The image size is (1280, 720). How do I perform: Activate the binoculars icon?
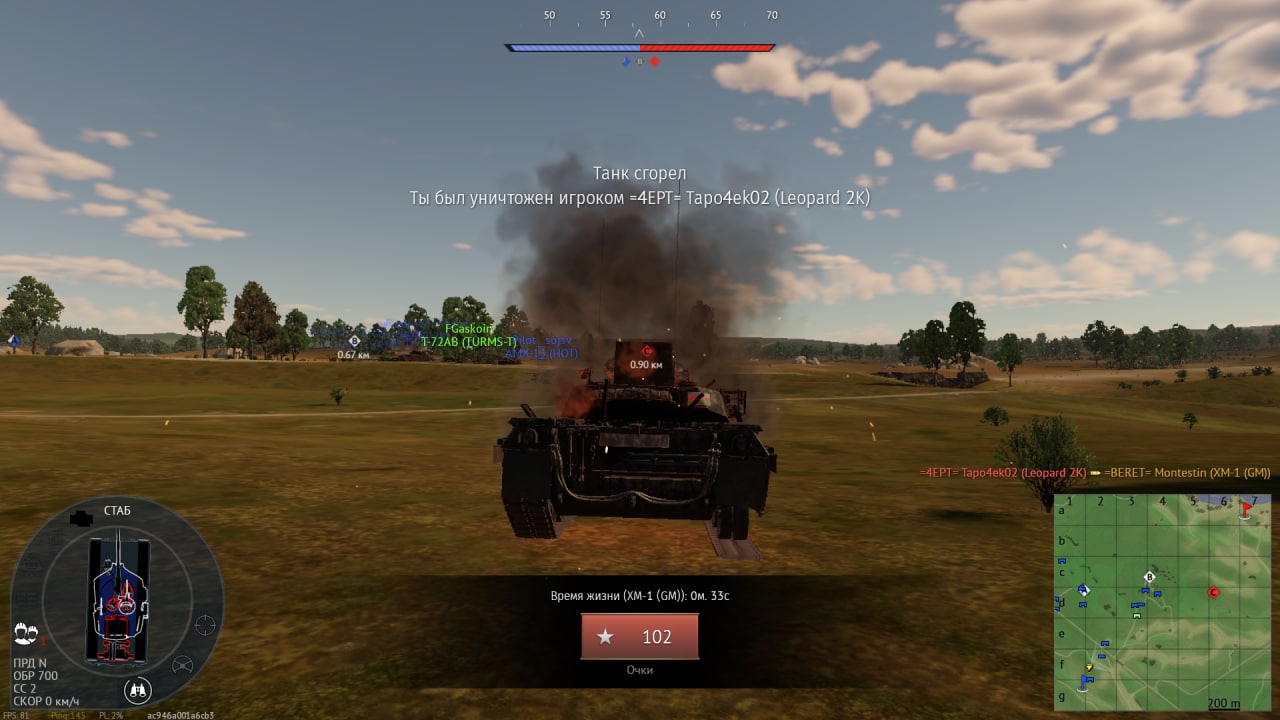pos(138,690)
